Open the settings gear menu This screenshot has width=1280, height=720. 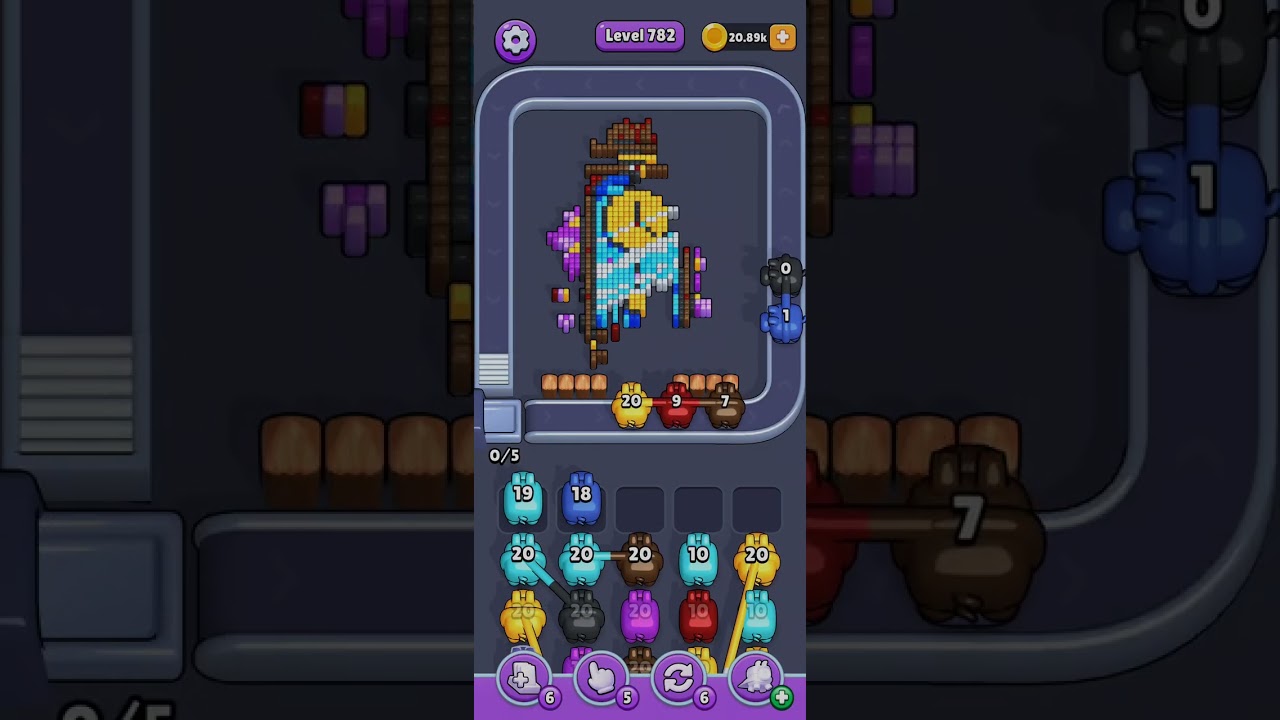515,40
